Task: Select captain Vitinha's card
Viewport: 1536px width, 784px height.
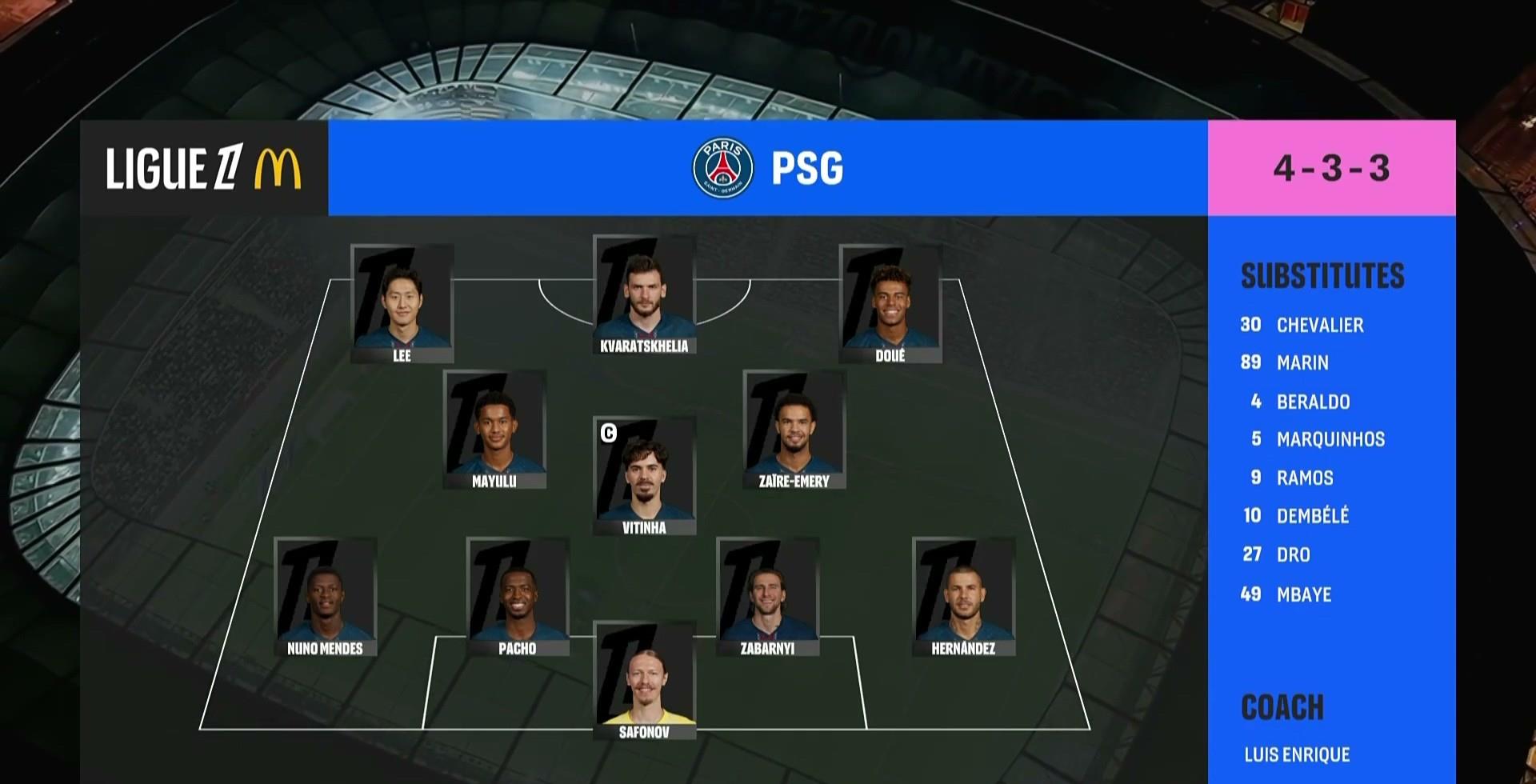Action: coord(644,476)
